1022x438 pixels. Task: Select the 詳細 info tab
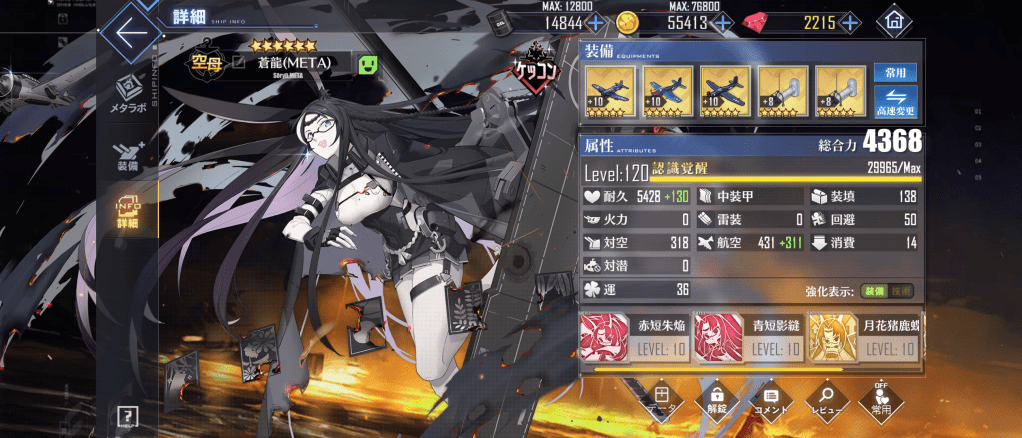tap(129, 212)
